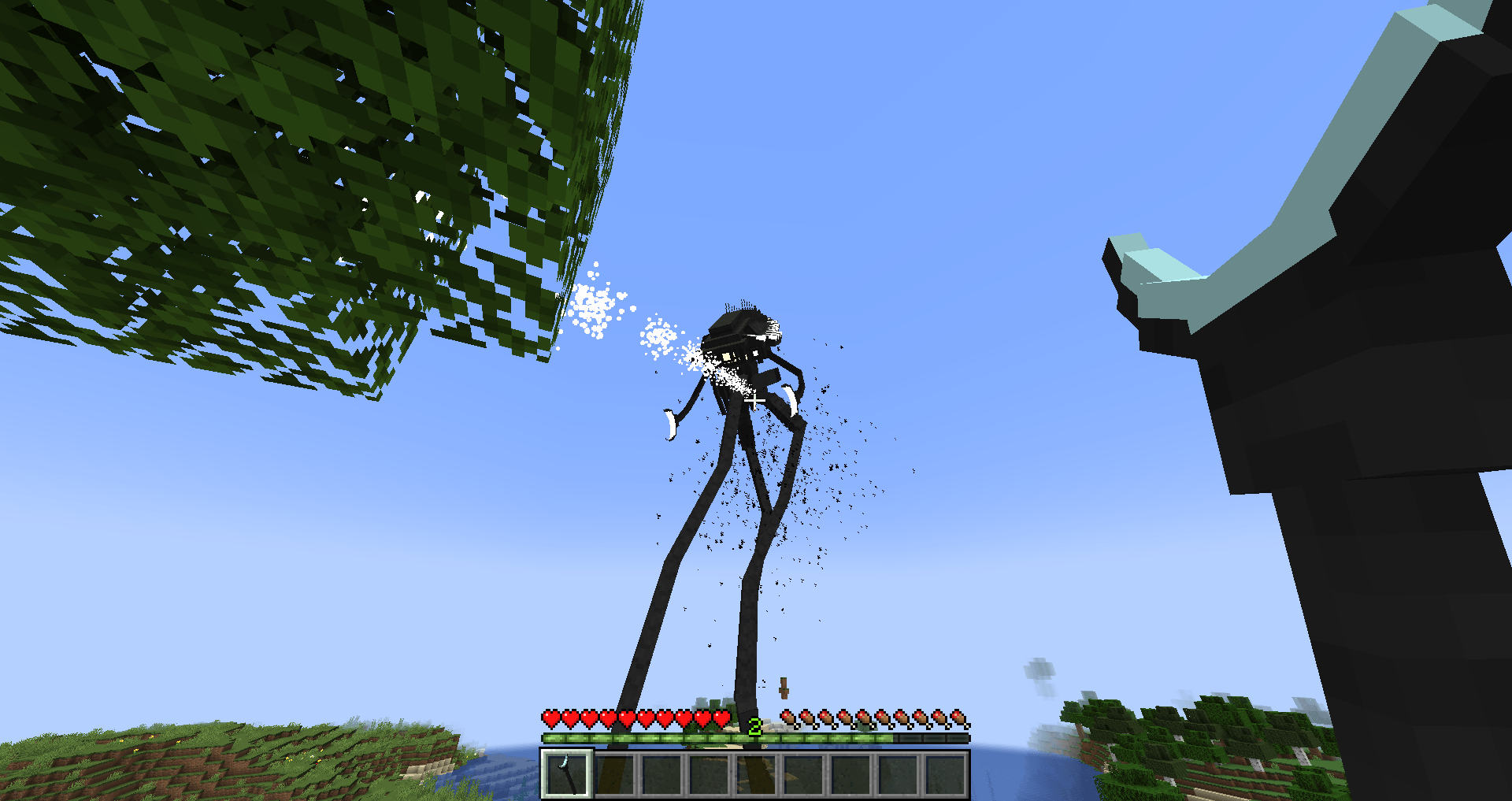Image resolution: width=1512 pixels, height=801 pixels.
Task: Select the second hotbar slot
Action: click(x=615, y=773)
